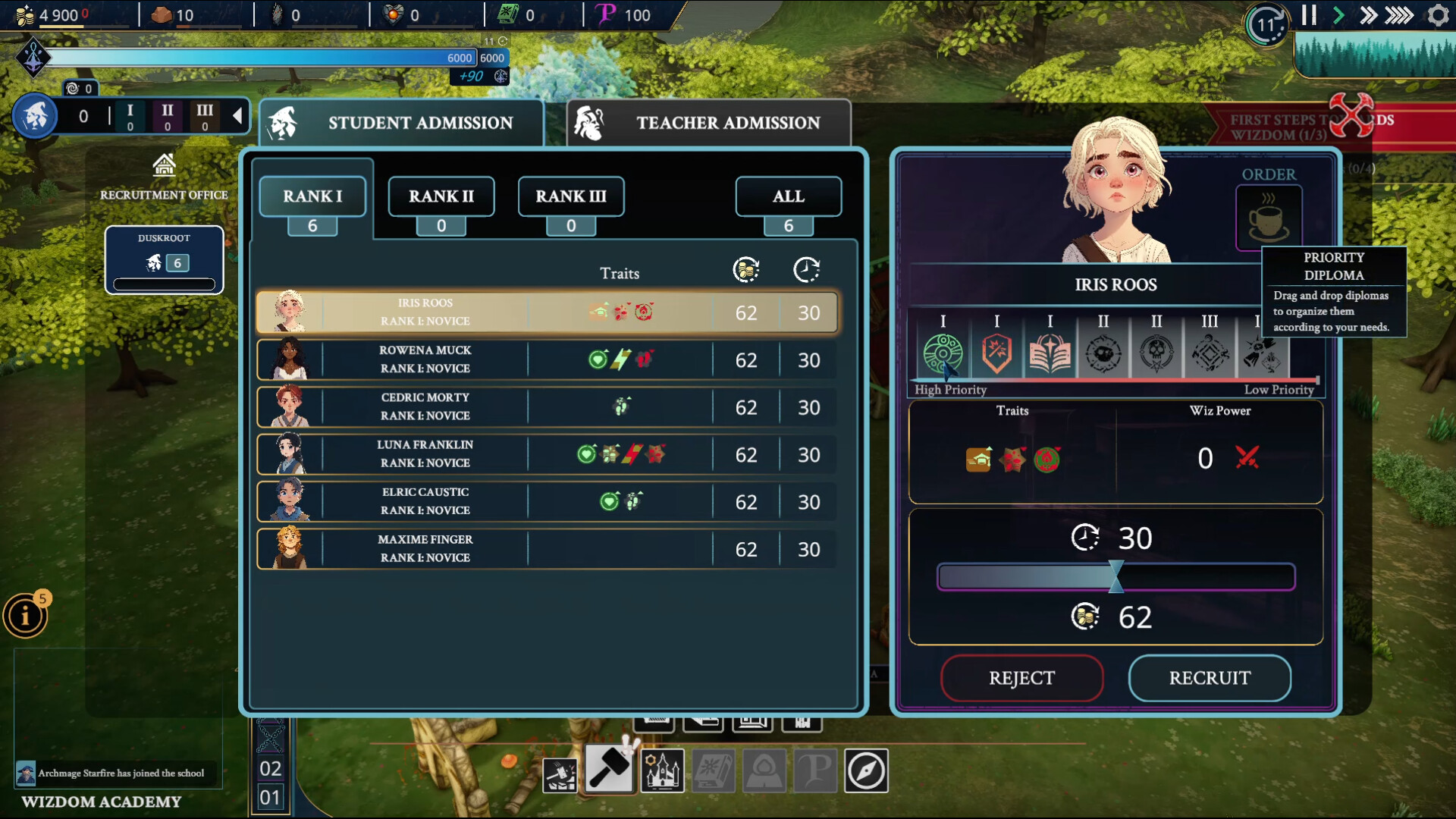Viewport: 1456px width, 819px height.
Task: Open the Rank II student filter
Action: coord(441,196)
